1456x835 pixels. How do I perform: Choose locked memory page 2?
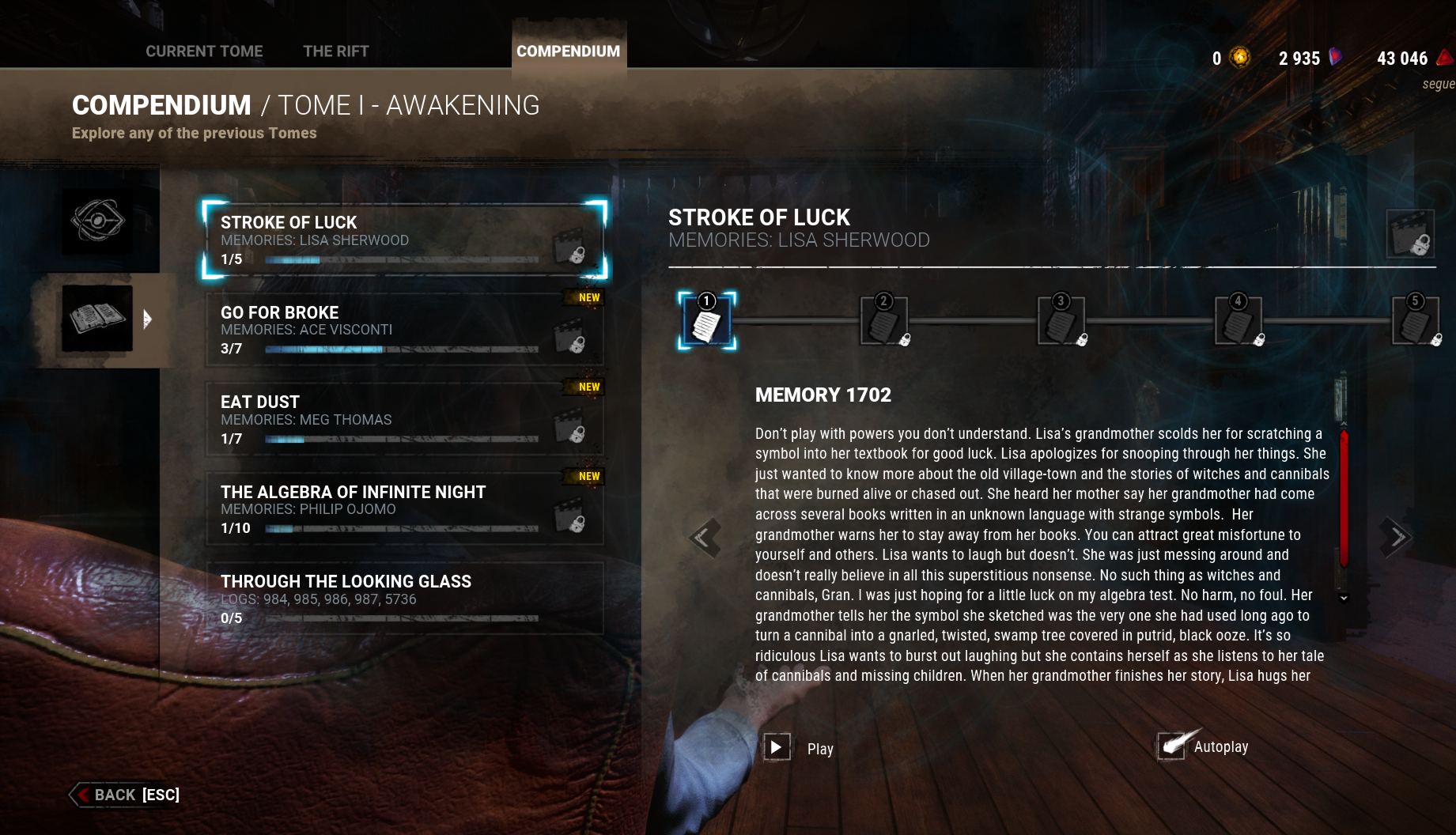click(x=884, y=321)
